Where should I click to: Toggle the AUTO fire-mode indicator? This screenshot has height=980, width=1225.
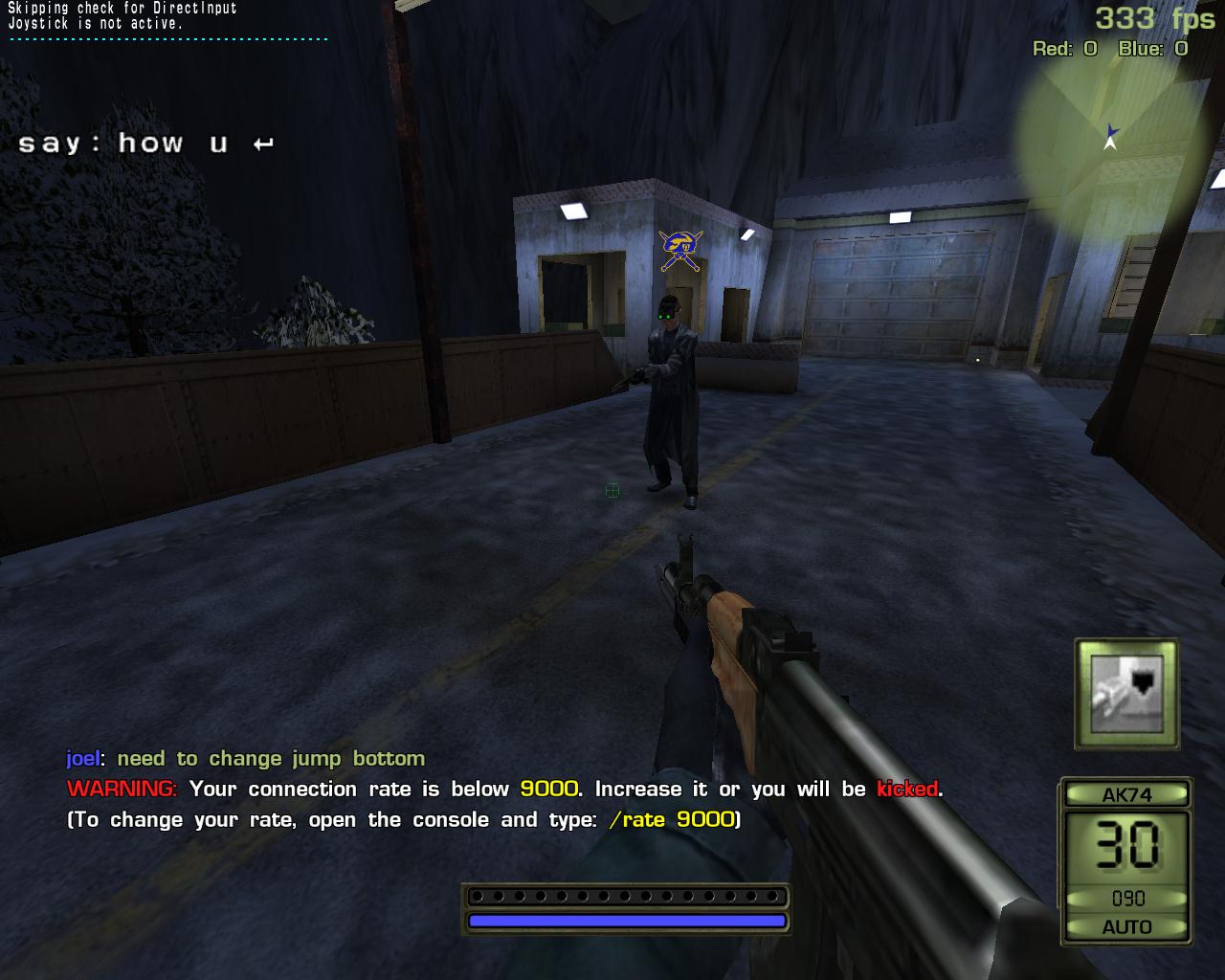tap(1127, 926)
